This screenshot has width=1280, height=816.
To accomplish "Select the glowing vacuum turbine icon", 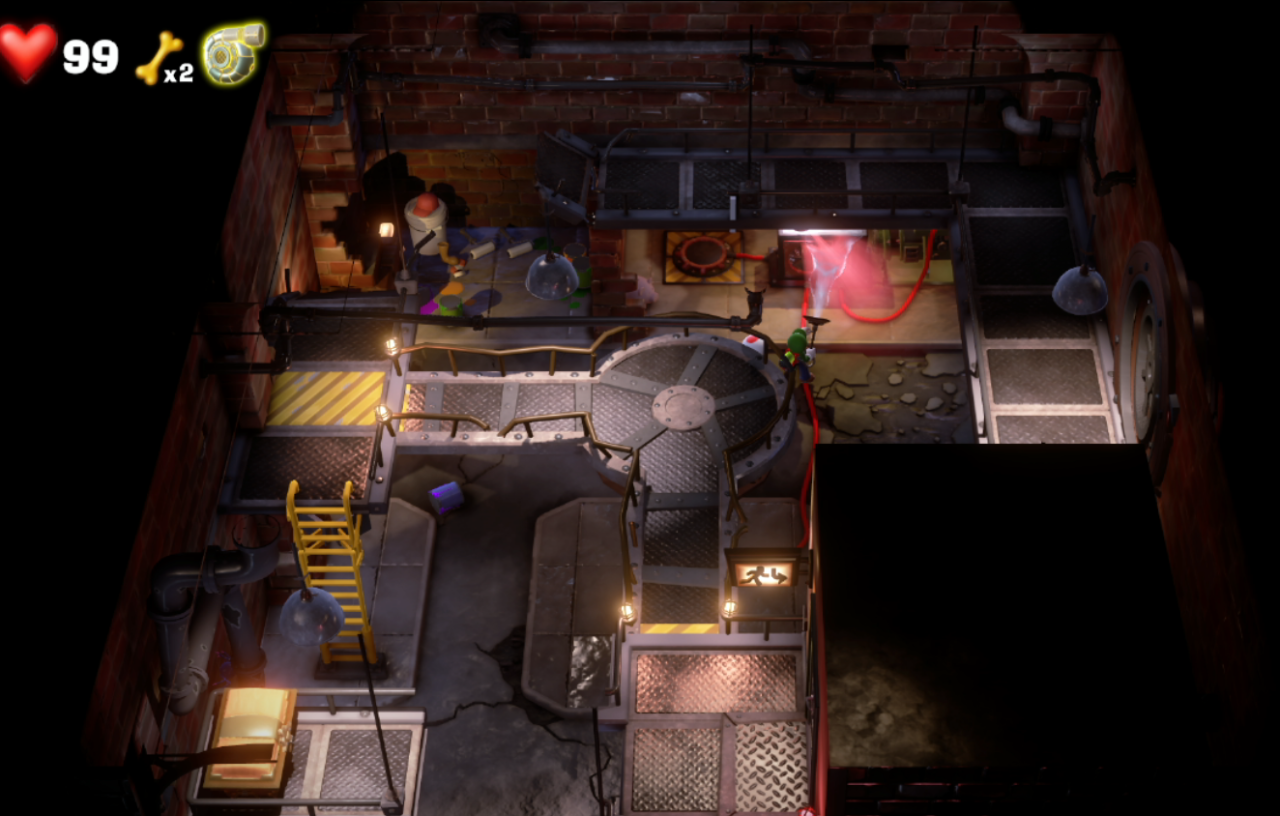I will 232,52.
